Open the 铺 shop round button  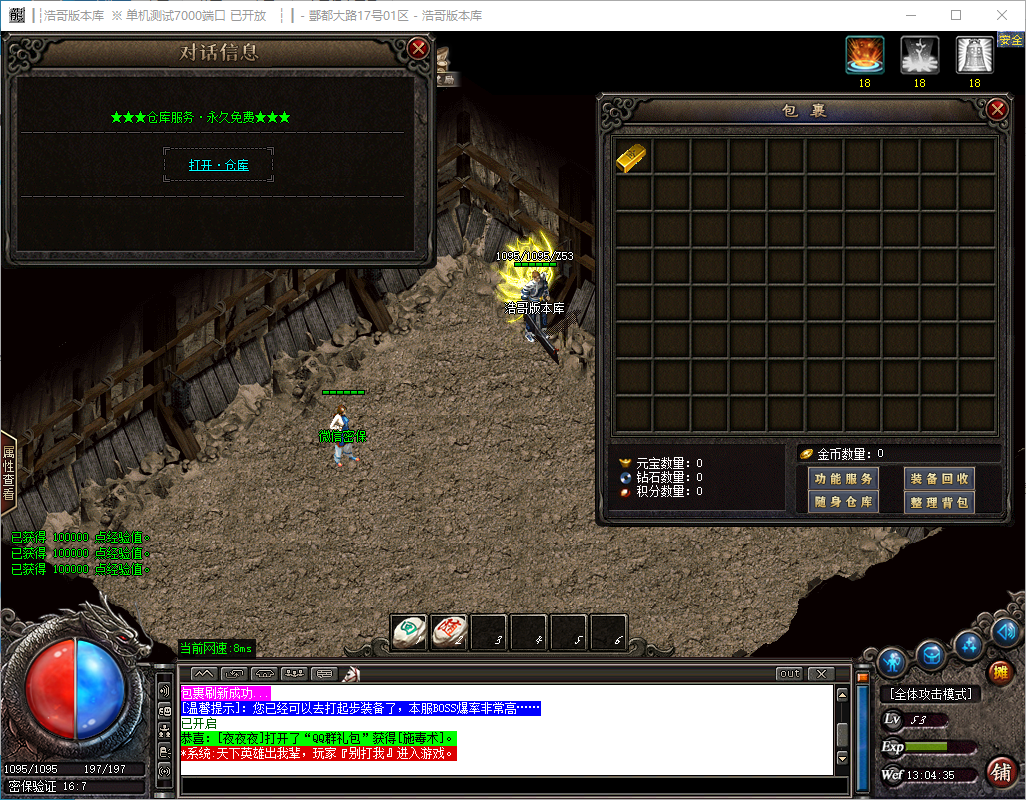[x=1001, y=771]
